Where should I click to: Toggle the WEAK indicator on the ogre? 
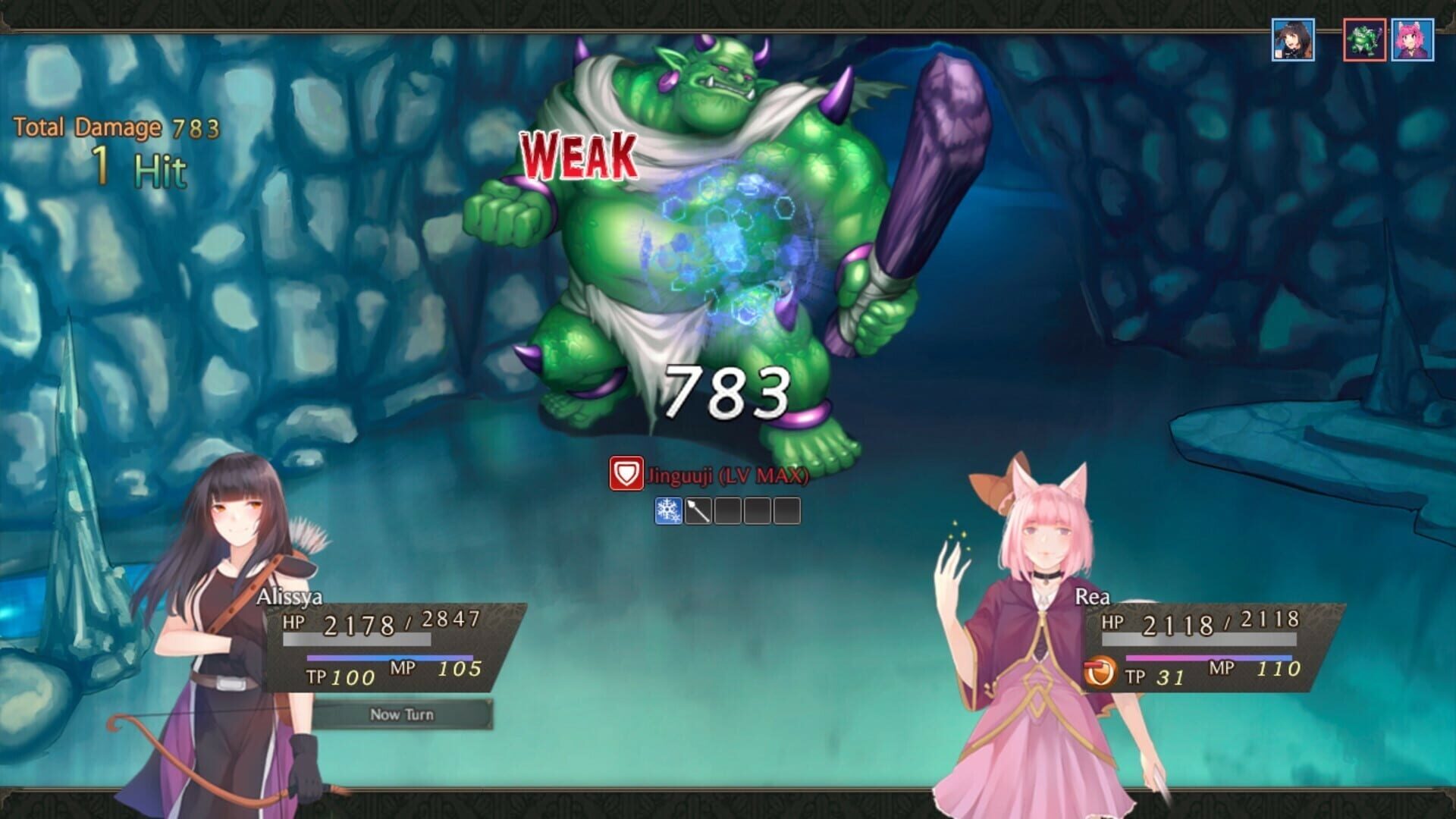pyautogui.click(x=578, y=155)
